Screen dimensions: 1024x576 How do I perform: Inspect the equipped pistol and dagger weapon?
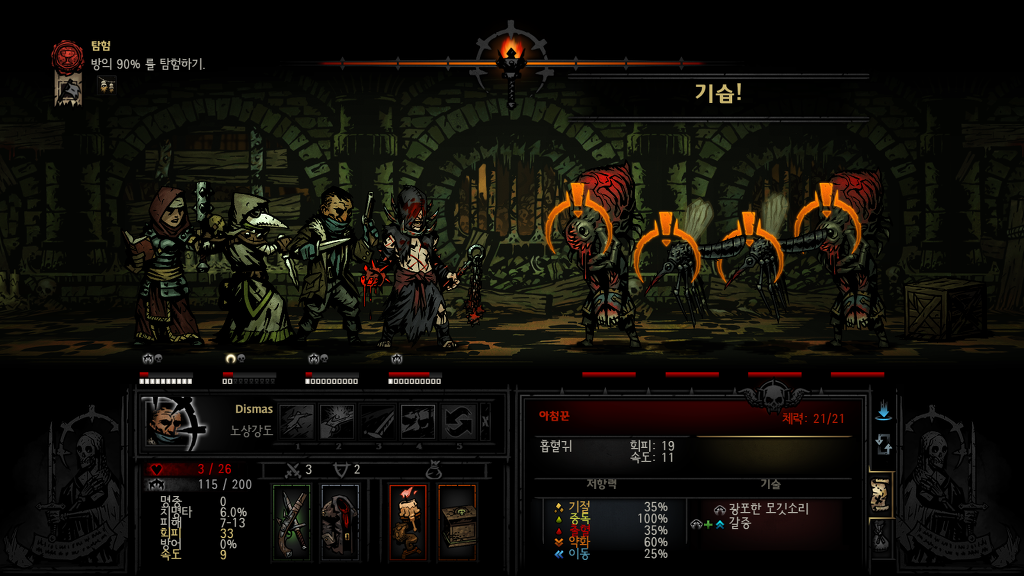click(296, 521)
